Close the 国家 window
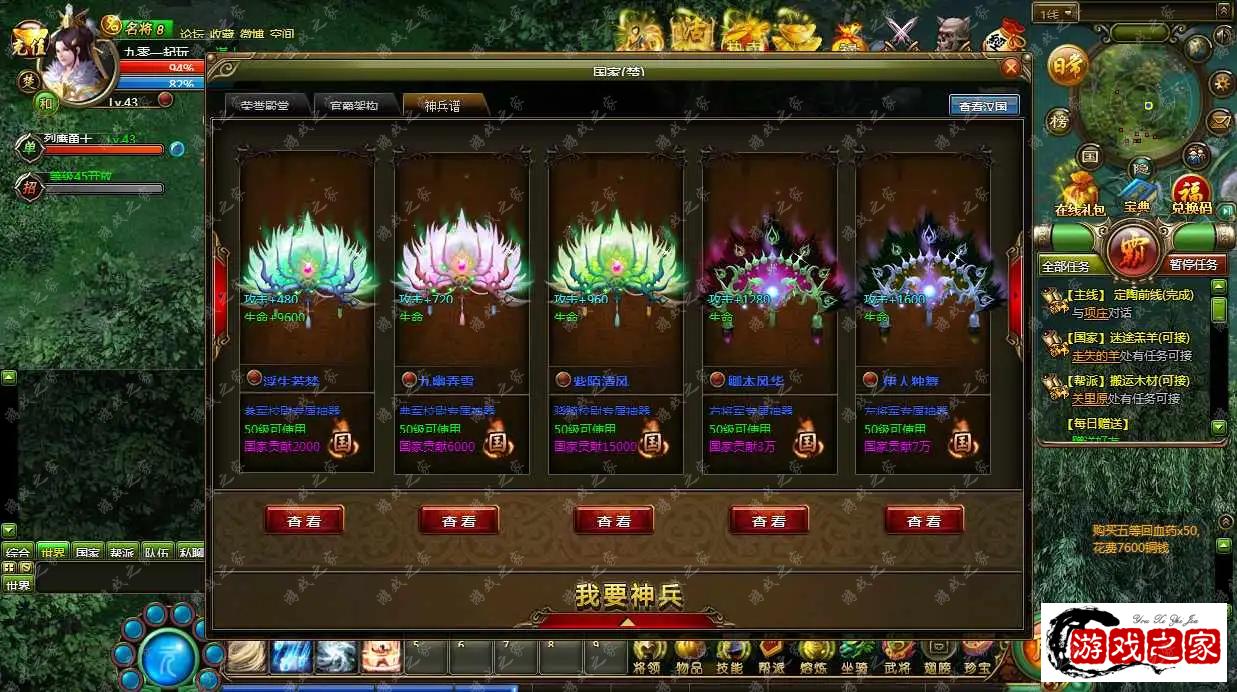This screenshot has height=692, width=1237. tap(1010, 68)
